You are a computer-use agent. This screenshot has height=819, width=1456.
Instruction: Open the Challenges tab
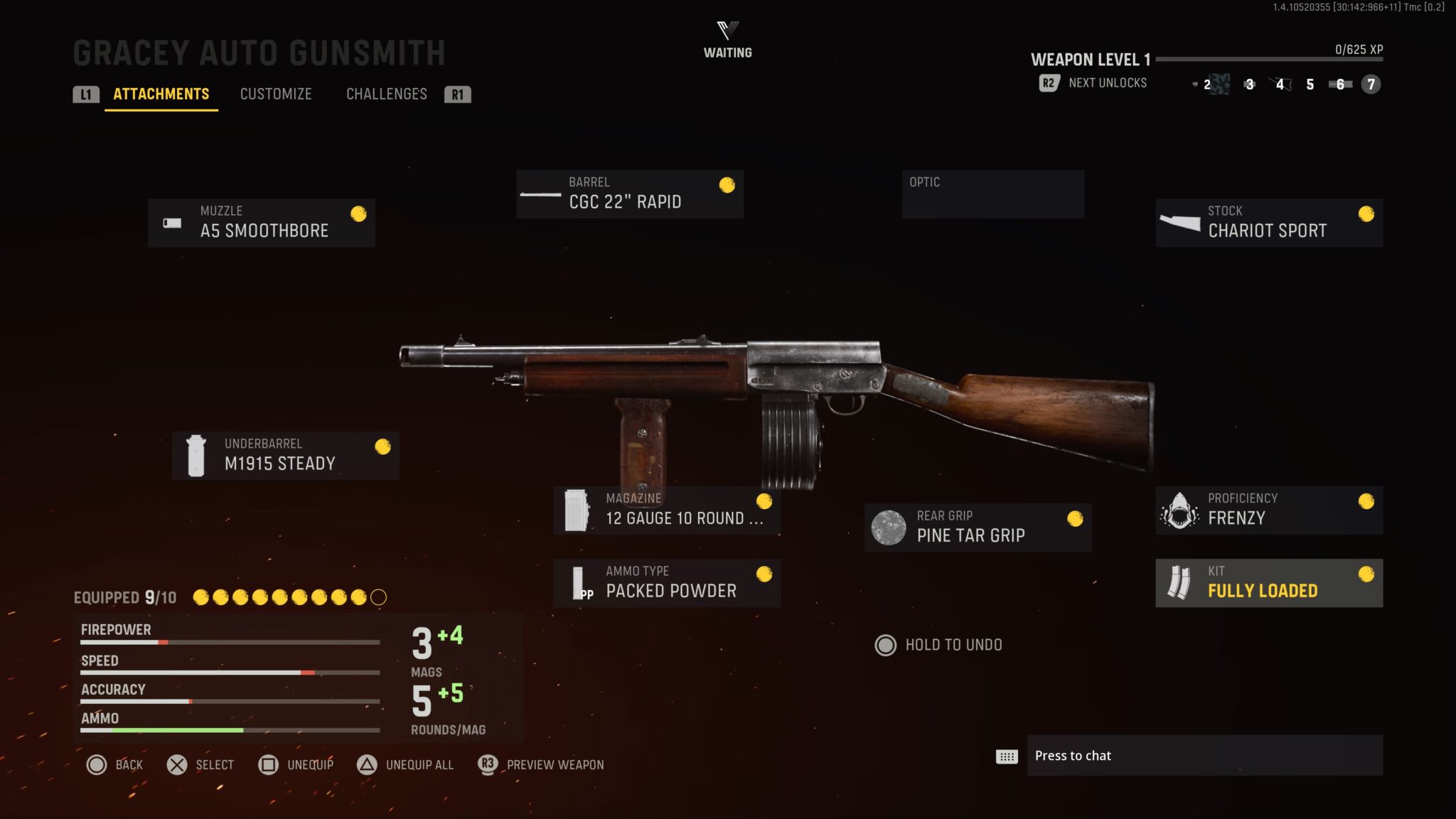point(387,94)
